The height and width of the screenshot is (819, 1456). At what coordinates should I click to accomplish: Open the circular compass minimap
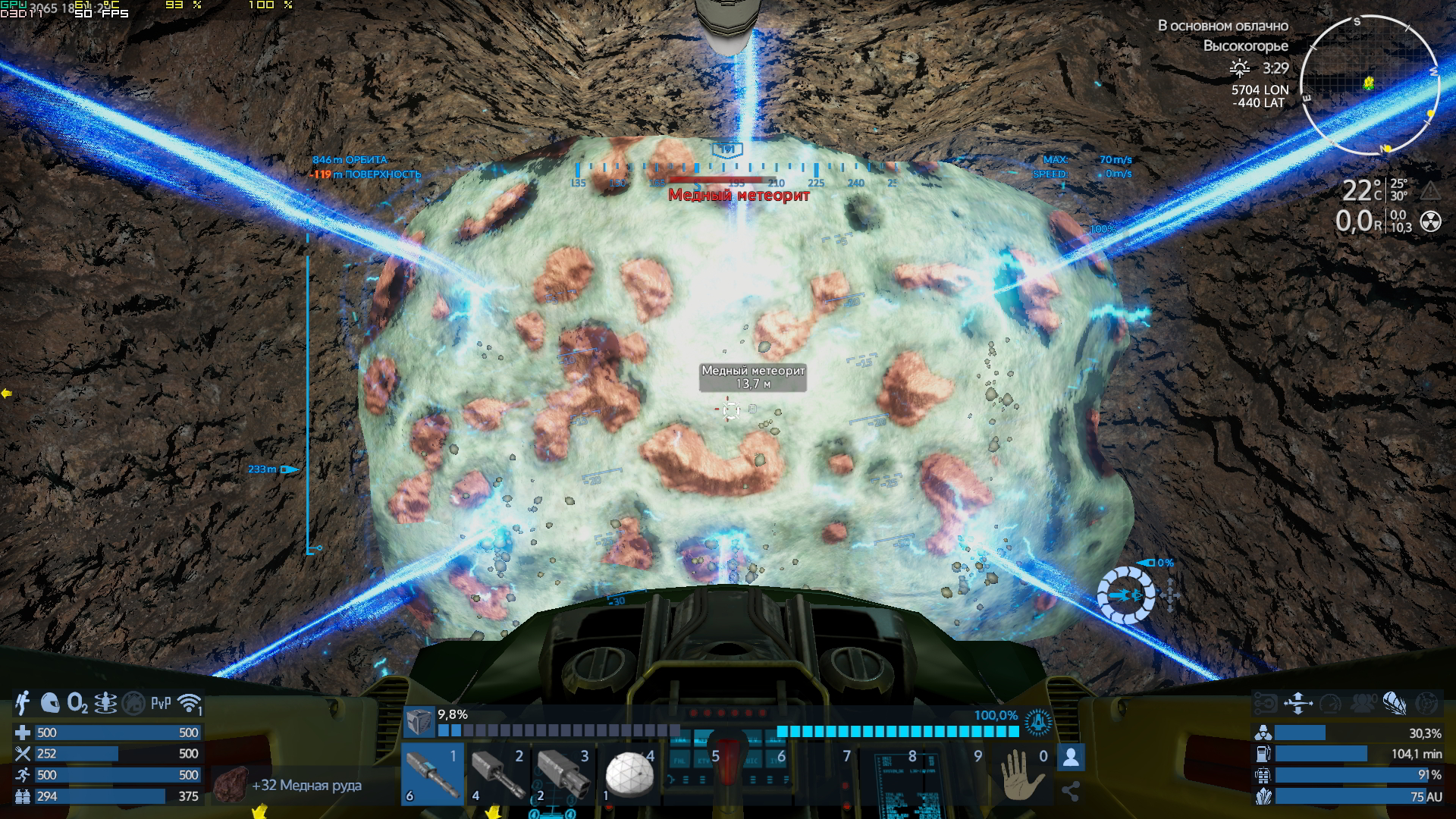tap(1370, 85)
